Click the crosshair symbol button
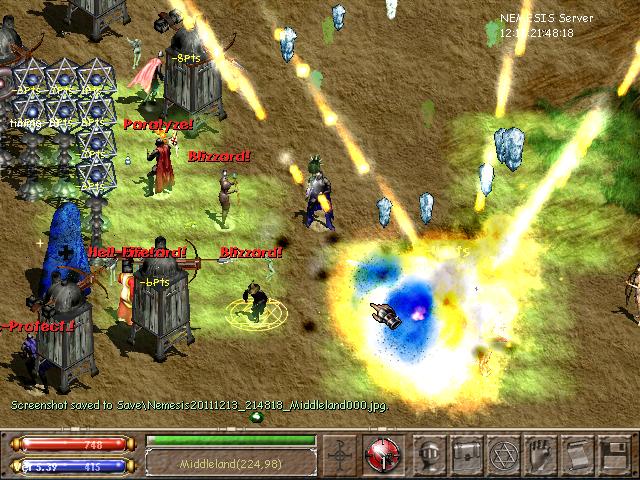The image size is (640, 480). tap(342, 453)
